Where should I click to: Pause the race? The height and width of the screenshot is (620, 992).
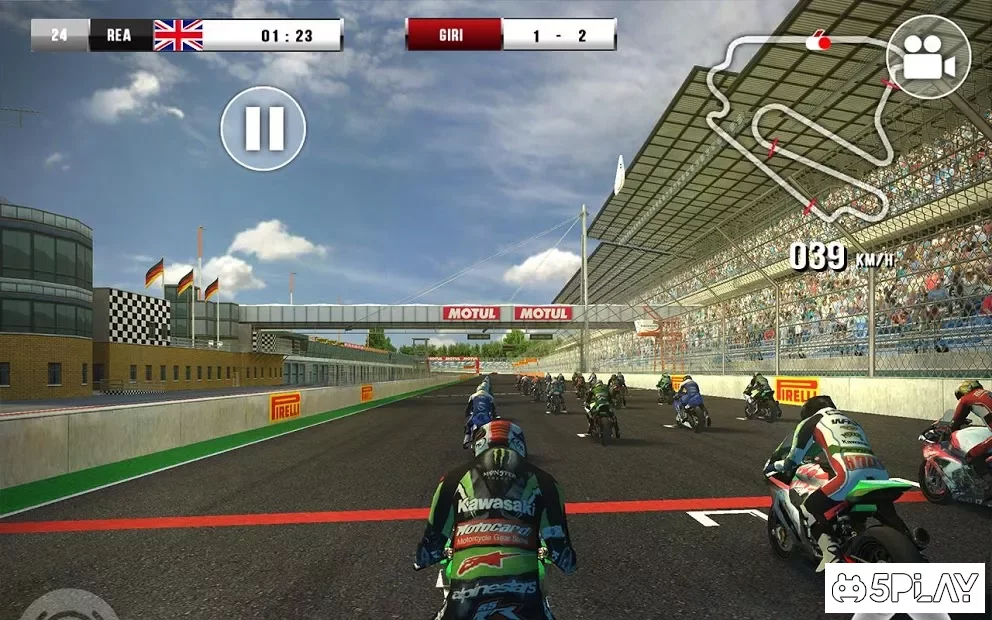coord(263,128)
